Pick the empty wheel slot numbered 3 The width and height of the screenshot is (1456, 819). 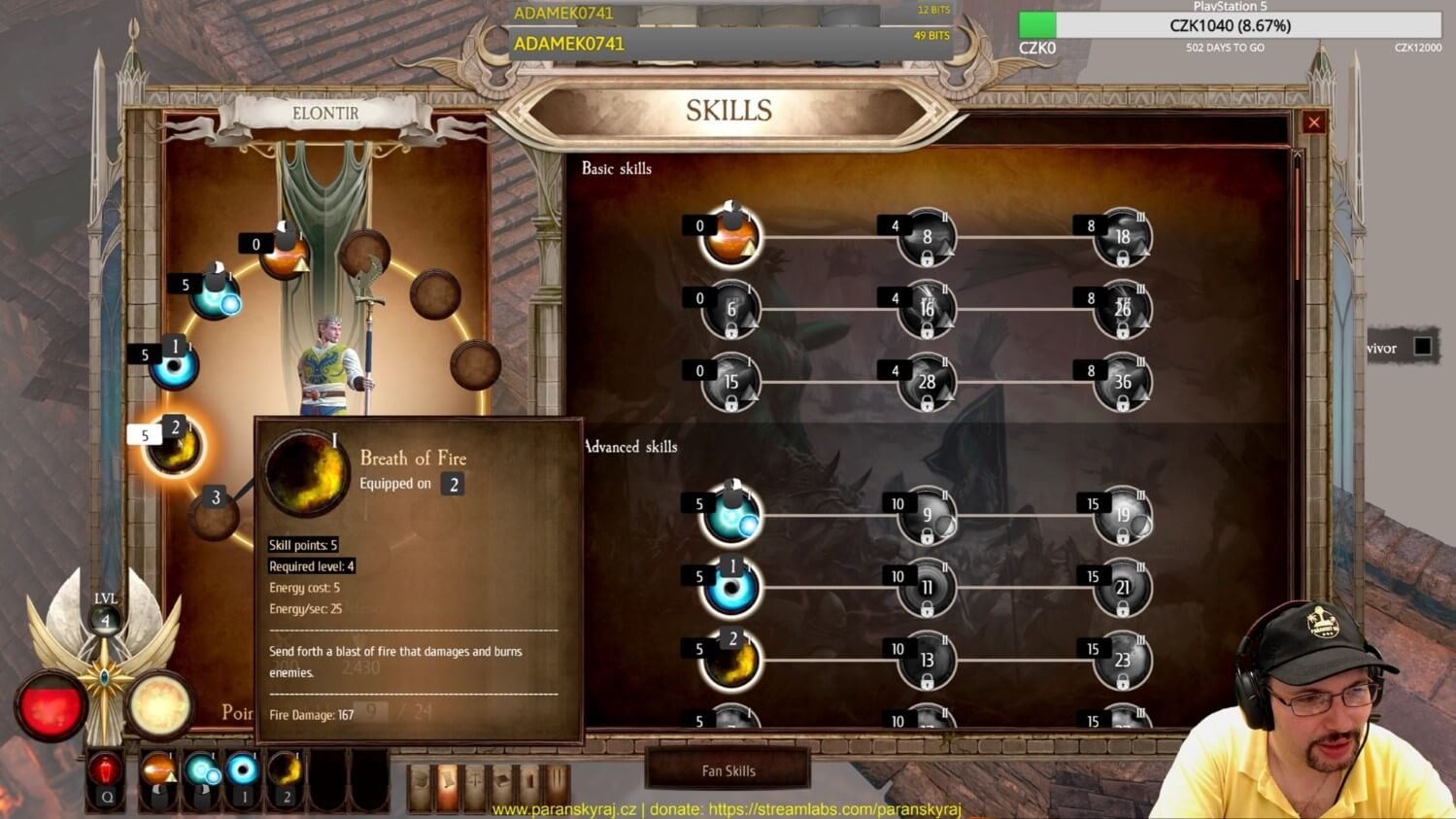coord(213,514)
